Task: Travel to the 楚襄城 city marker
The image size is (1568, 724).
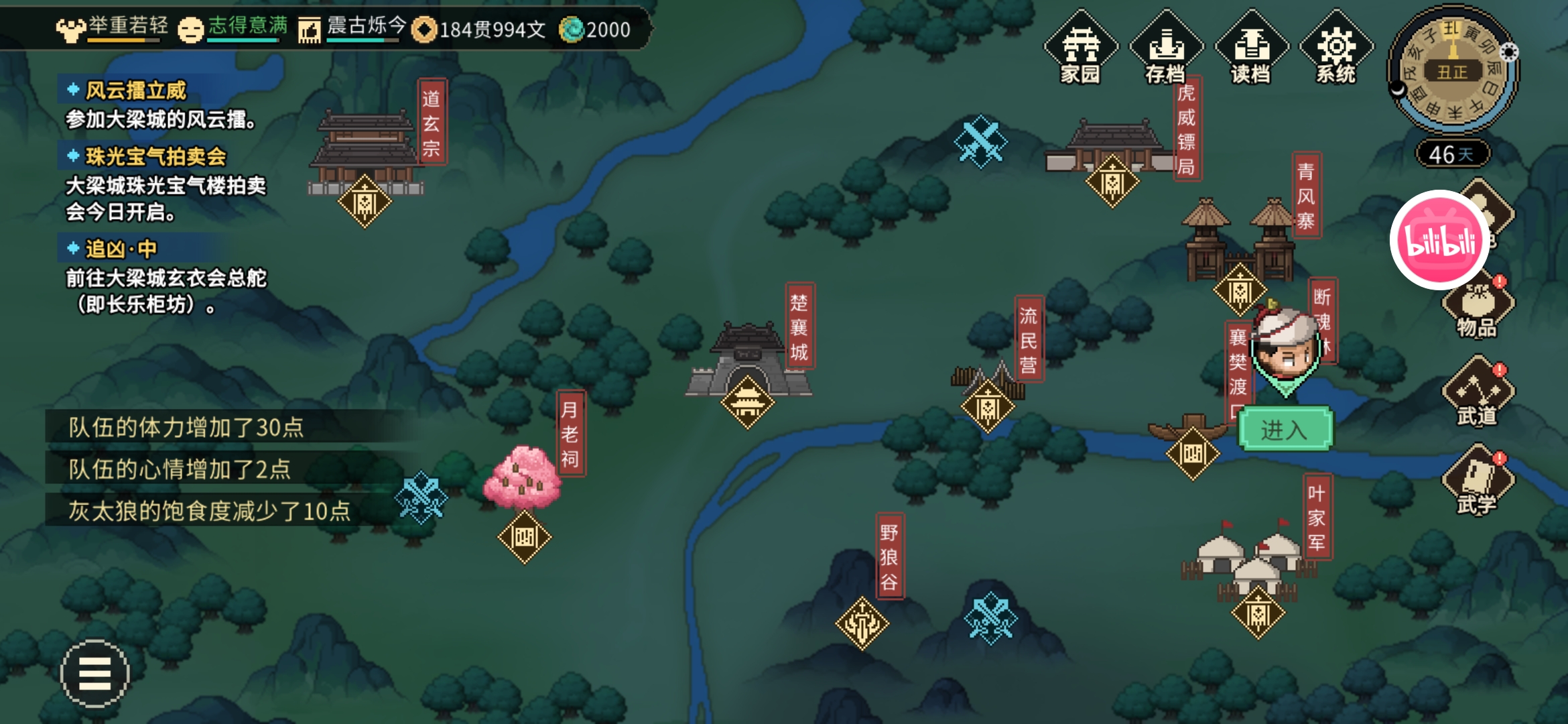Action: pyautogui.click(x=747, y=402)
